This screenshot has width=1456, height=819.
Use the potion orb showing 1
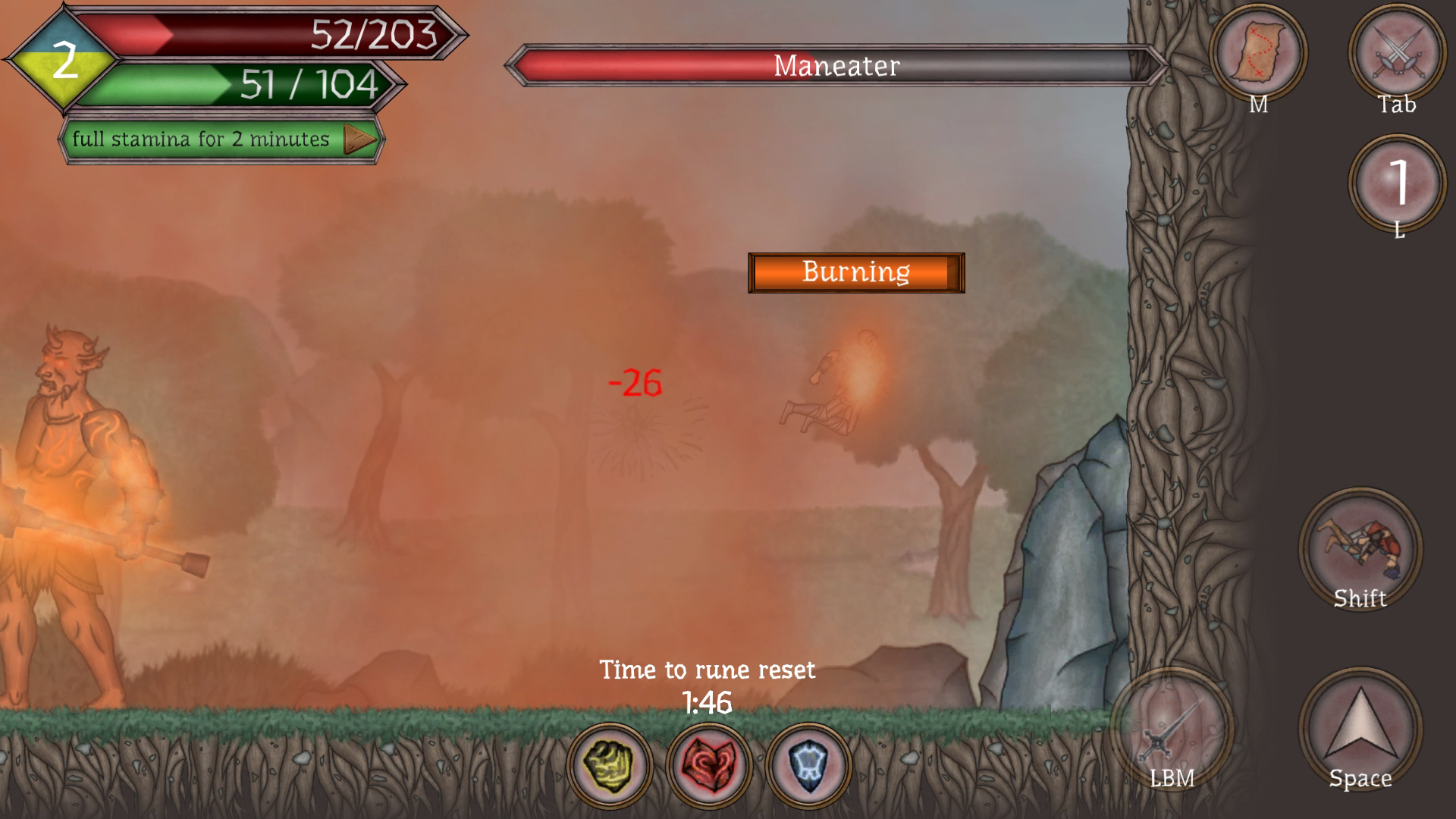(1397, 183)
